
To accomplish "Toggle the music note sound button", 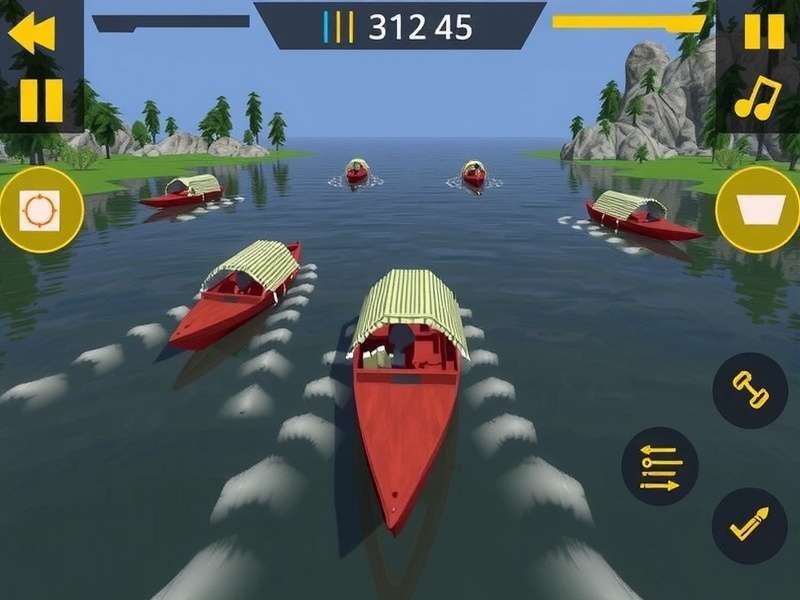I will [757, 98].
